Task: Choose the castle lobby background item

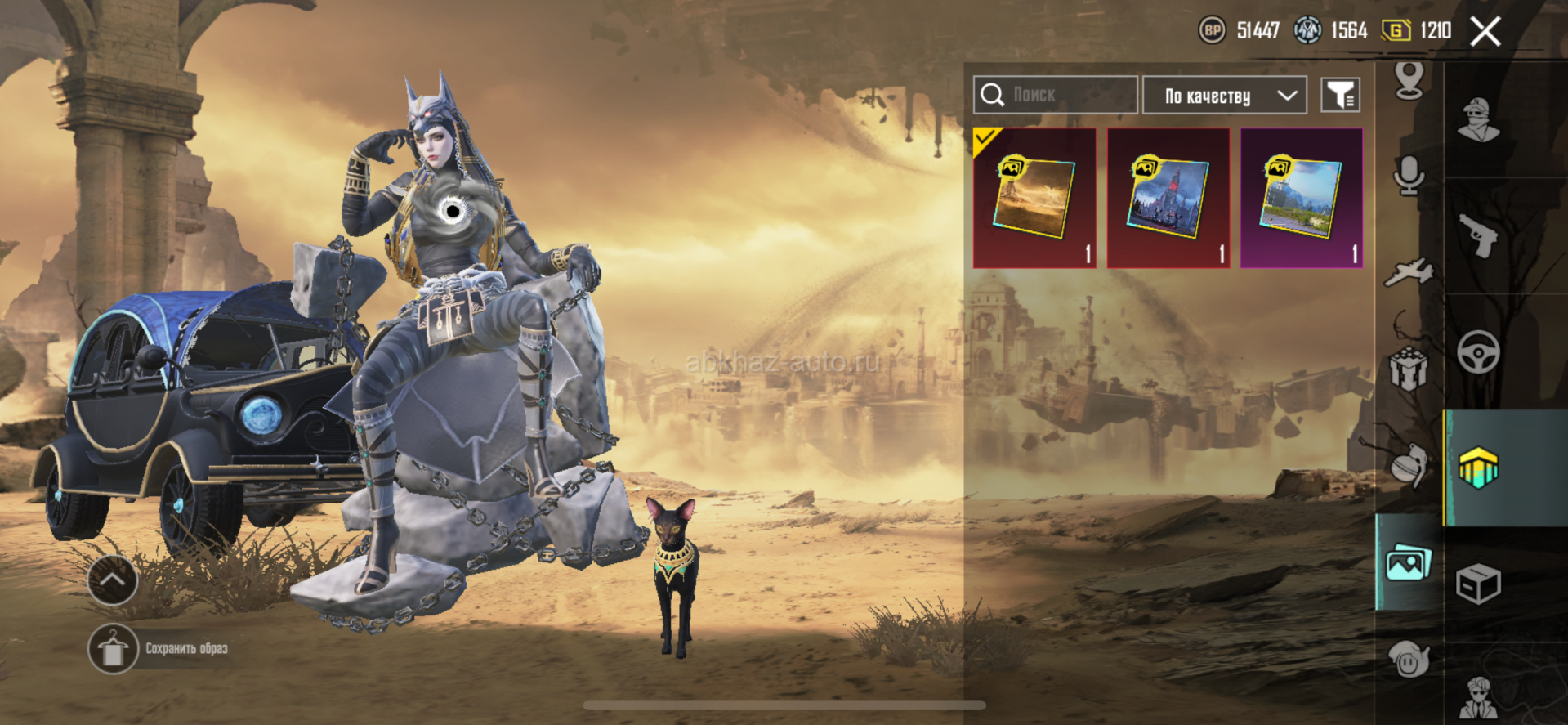Action: pos(1168,198)
